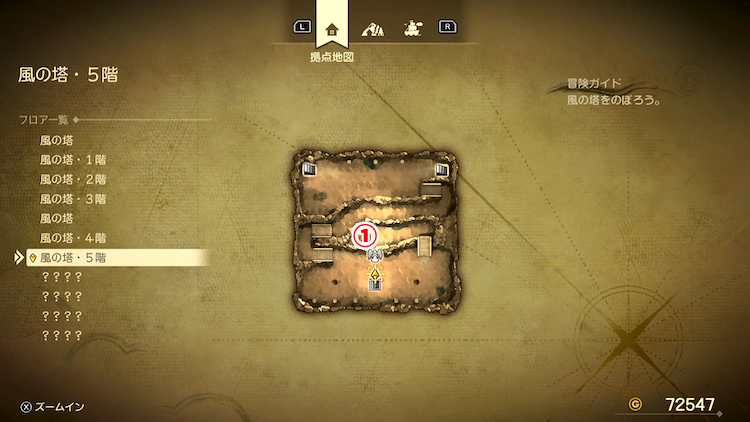This screenshot has height=422, width=750.
Task: Click the red number 1 map marker
Action: (367, 234)
